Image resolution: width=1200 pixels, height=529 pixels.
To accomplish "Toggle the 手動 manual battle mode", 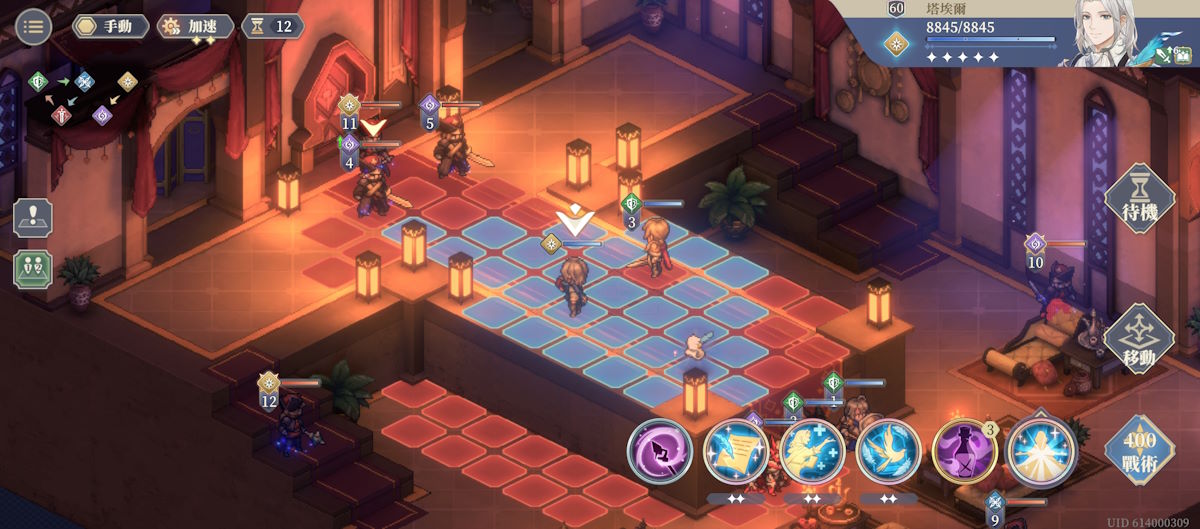I will coord(111,26).
